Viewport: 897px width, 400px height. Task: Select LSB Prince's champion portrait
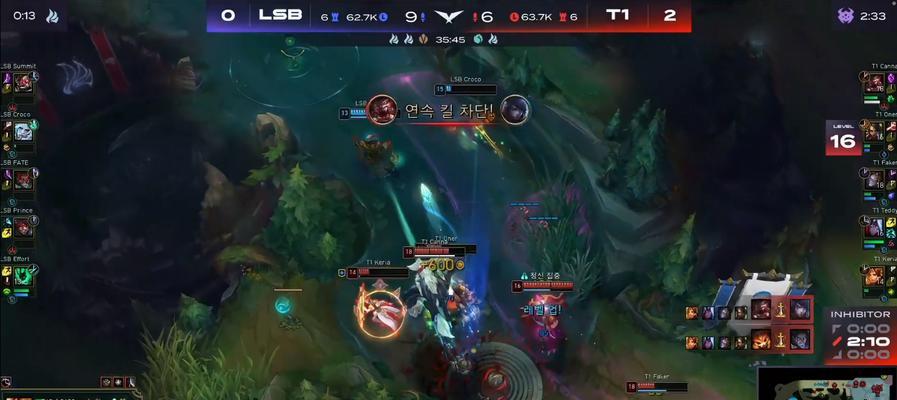[23, 228]
